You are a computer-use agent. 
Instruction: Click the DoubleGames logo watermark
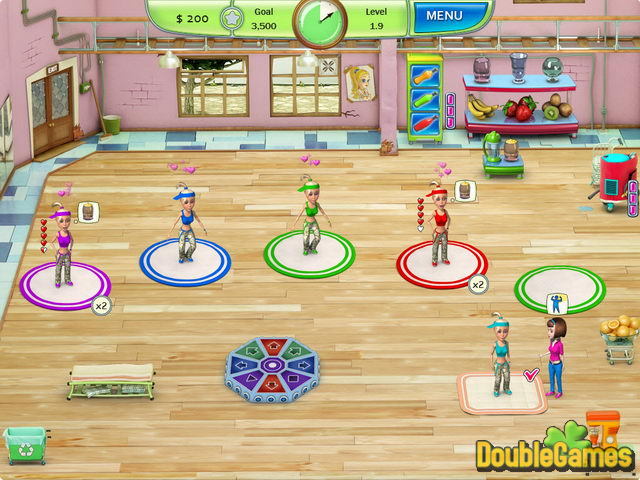pyautogui.click(x=553, y=453)
